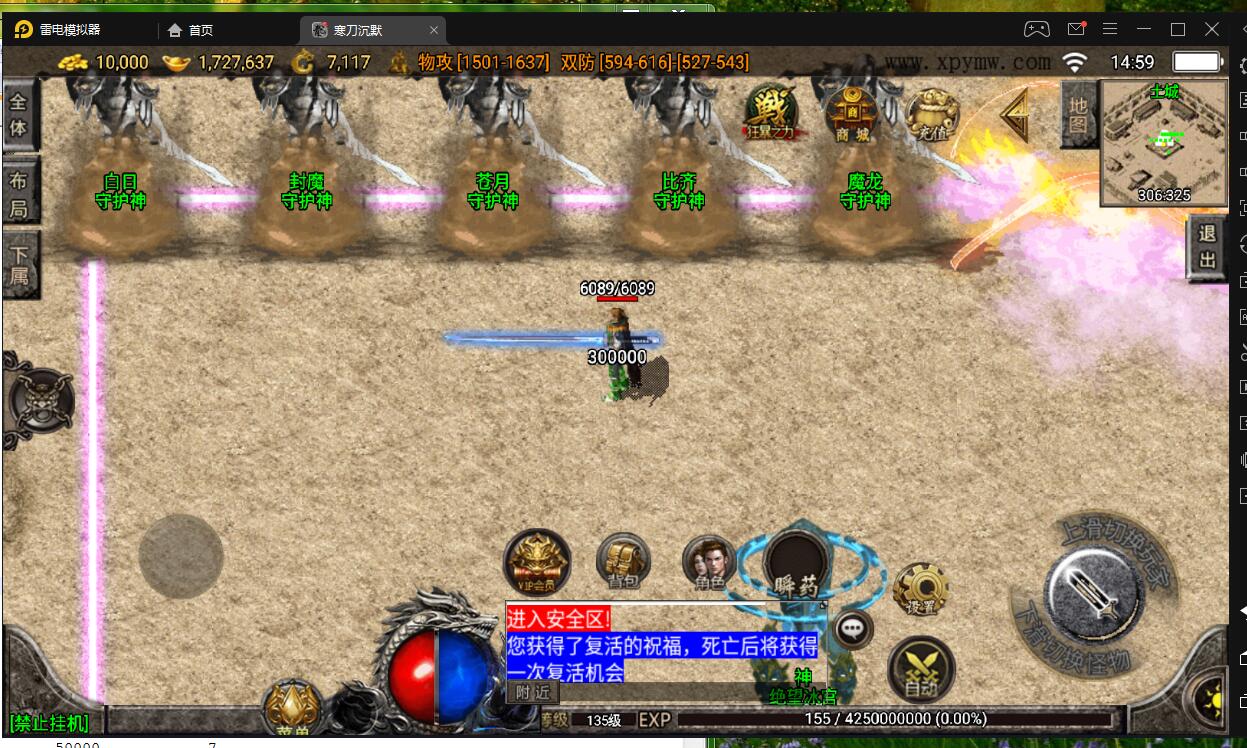Select the 下属 subordinates side tab
This screenshot has height=748, width=1247.
pyautogui.click(x=19, y=264)
